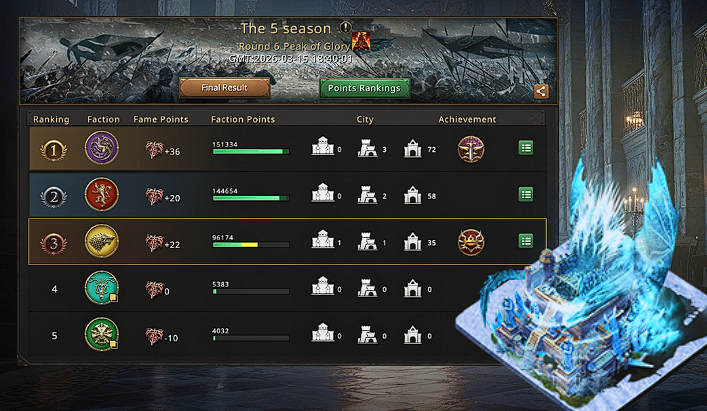The width and height of the screenshot is (707, 411).
Task: Click the info icon beside season title
Action: 345,28
